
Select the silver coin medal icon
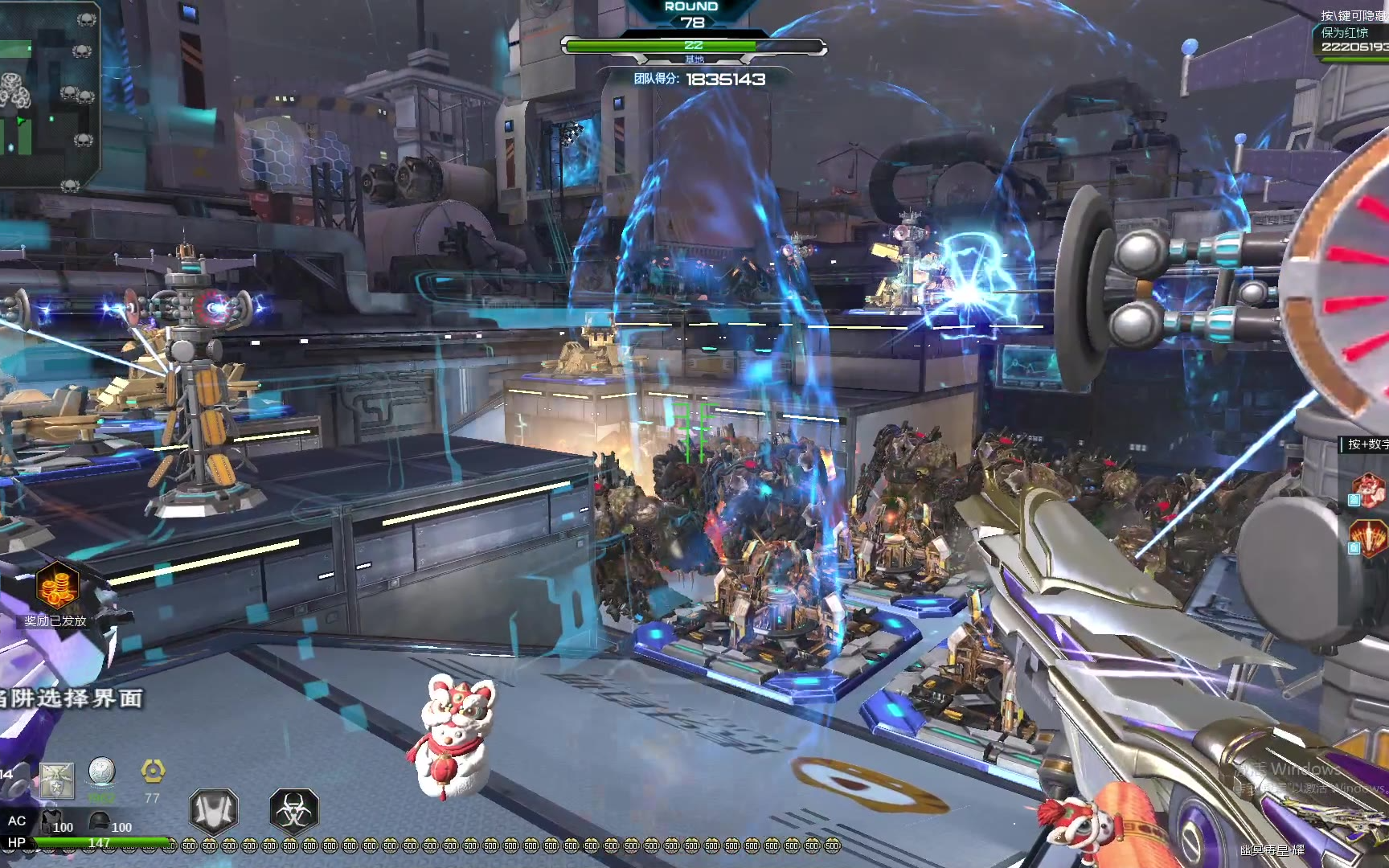[102, 773]
